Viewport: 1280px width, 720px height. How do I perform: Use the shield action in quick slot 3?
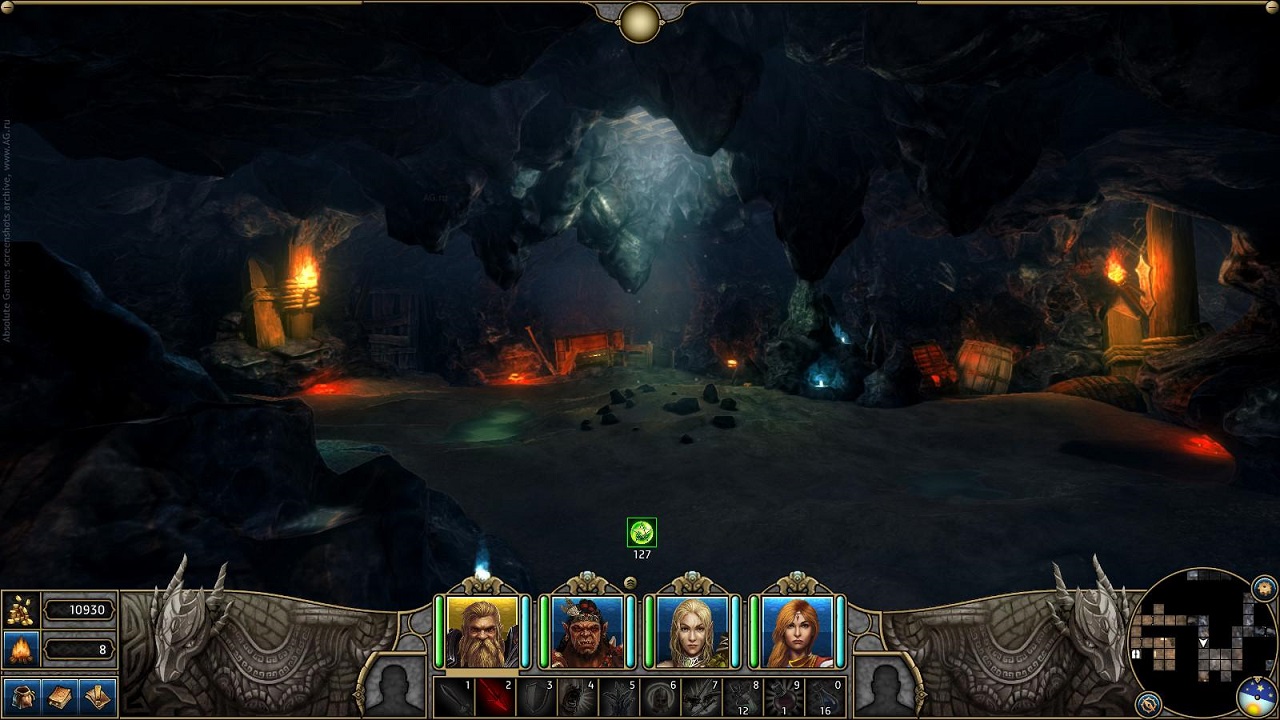coord(536,697)
